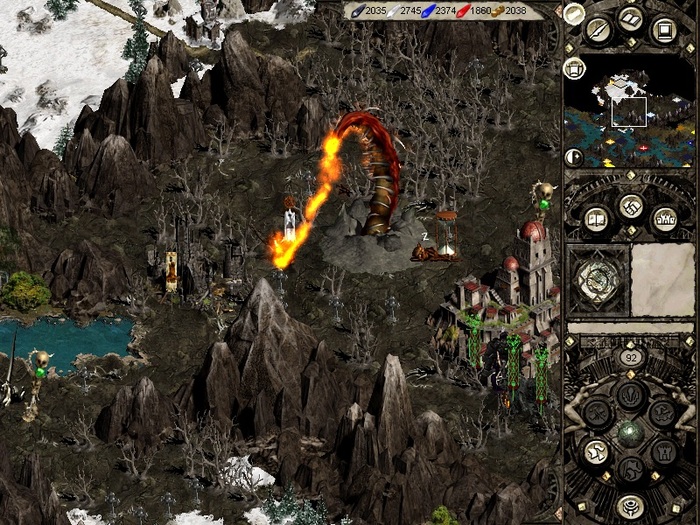Image resolution: width=700 pixels, height=525 pixels.
Task: Toggle the crescent moon minimap button
Action: click(573, 156)
